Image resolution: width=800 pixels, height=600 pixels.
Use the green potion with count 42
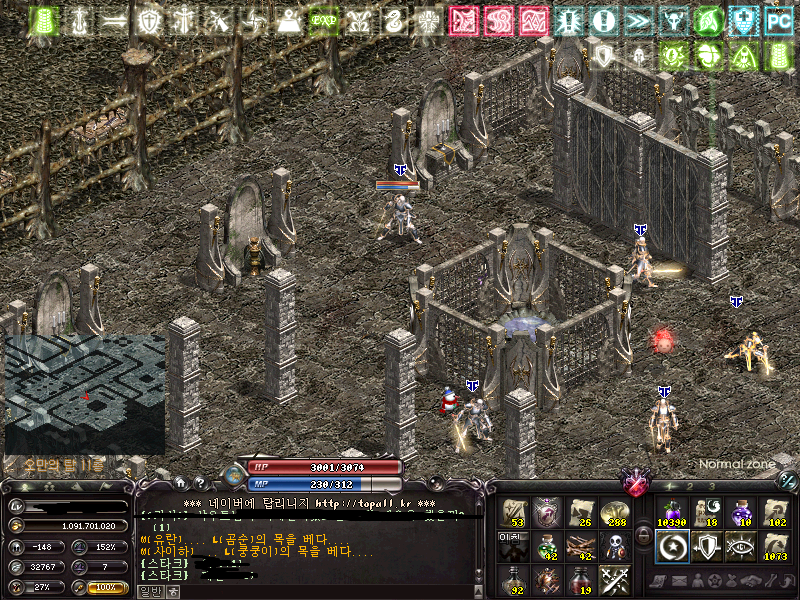tap(548, 546)
